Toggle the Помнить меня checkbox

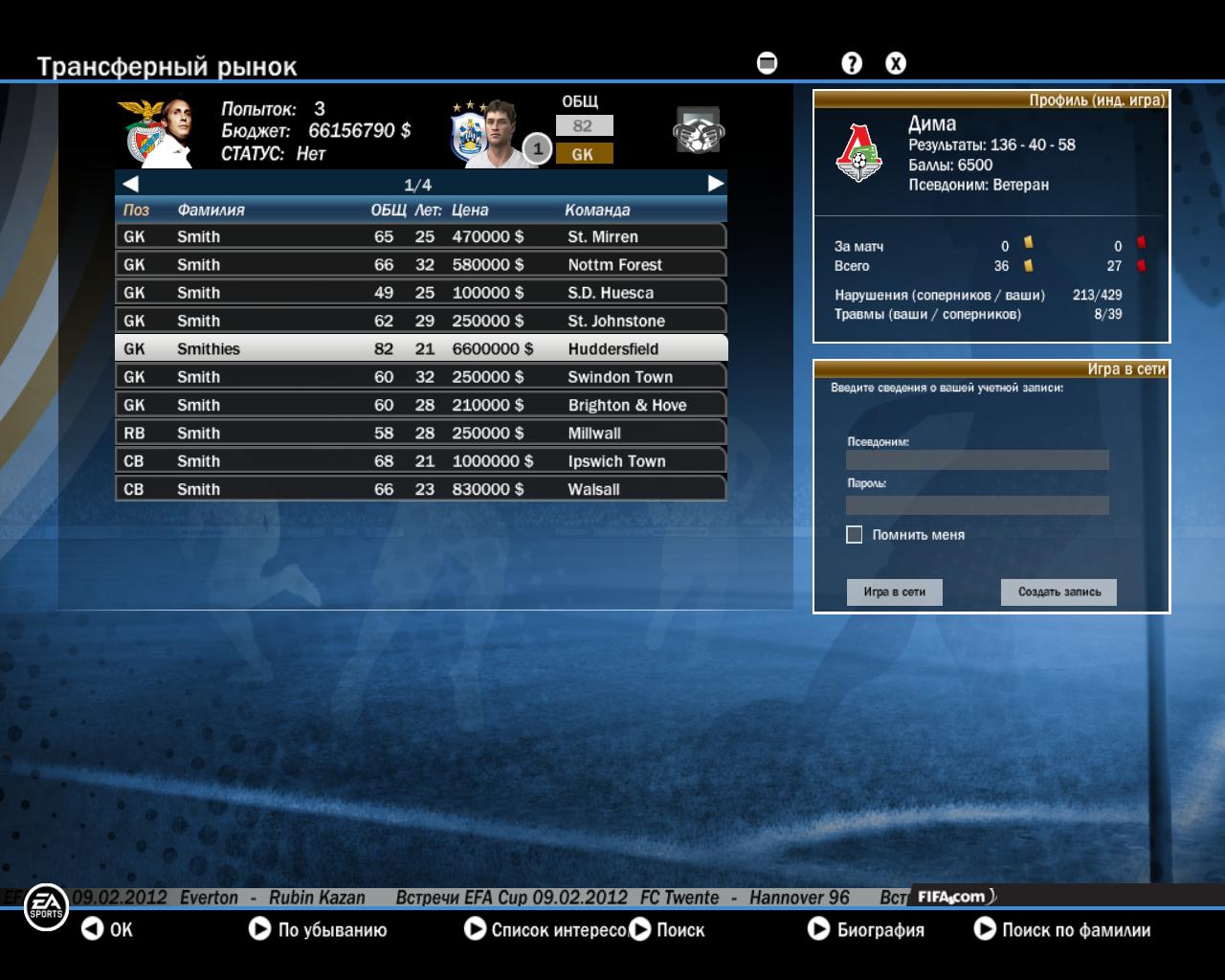point(855,535)
